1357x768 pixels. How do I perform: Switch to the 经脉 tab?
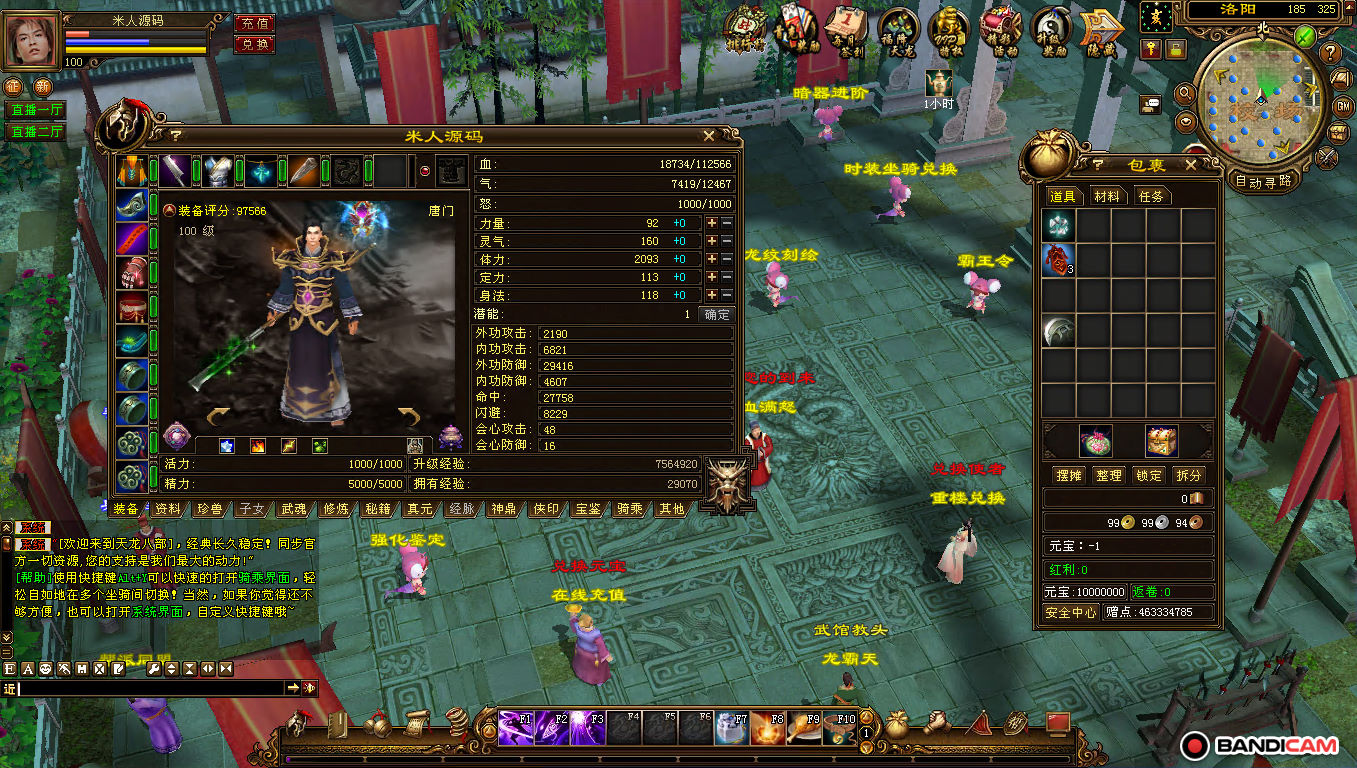462,509
